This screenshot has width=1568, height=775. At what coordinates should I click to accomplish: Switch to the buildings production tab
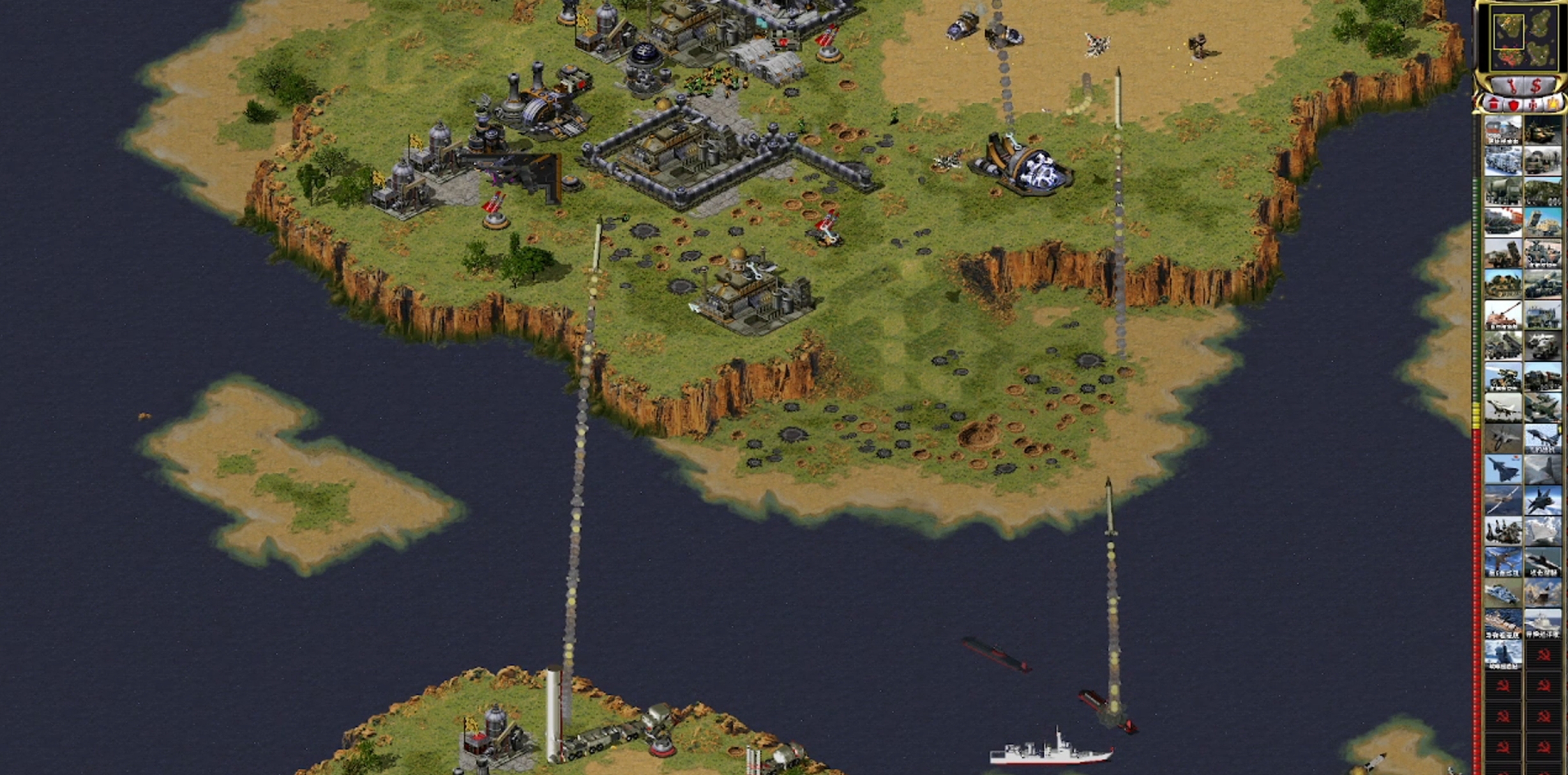pyautogui.click(x=1494, y=104)
